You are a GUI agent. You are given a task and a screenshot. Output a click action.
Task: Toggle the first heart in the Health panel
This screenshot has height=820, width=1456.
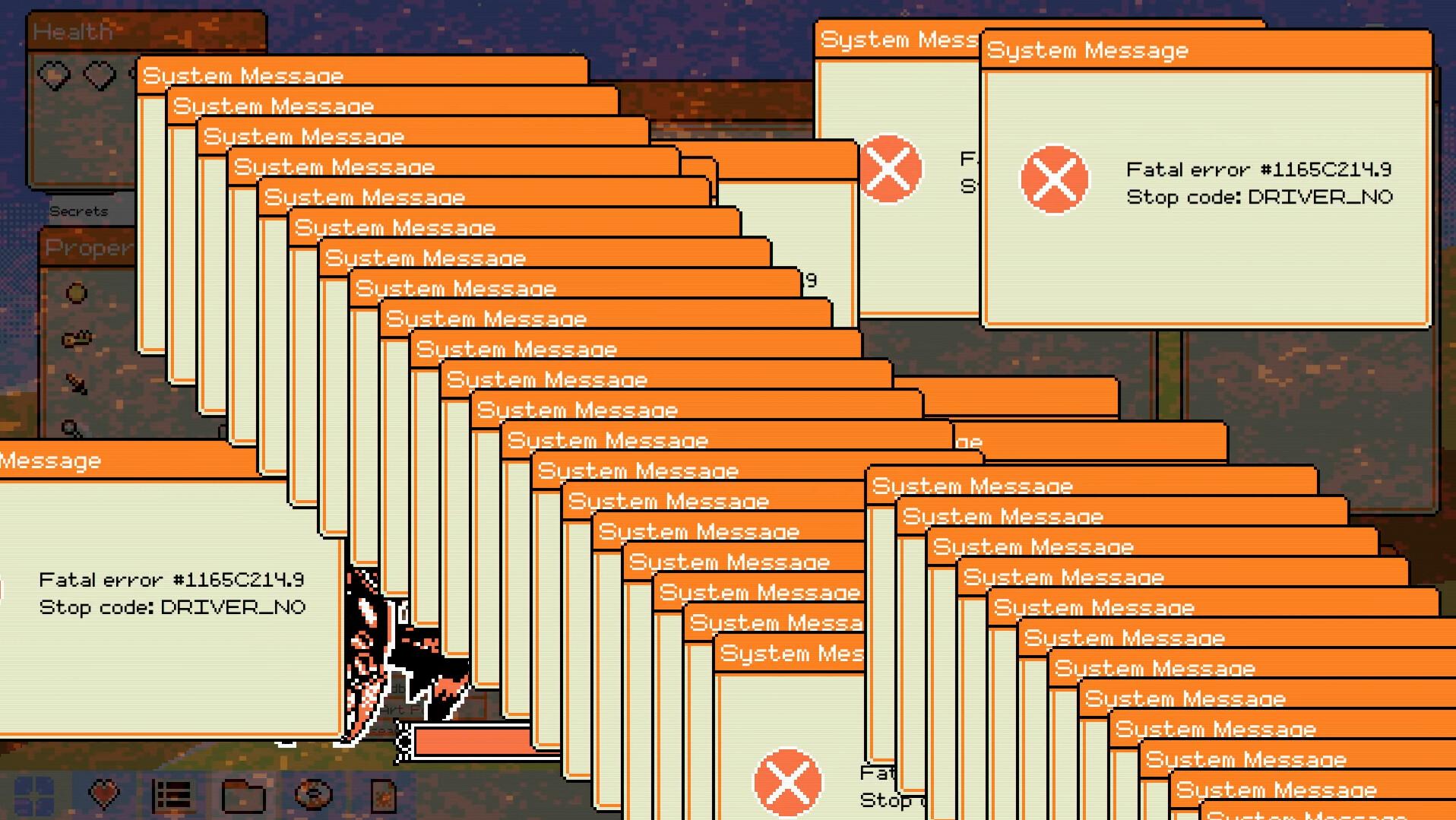coord(53,74)
